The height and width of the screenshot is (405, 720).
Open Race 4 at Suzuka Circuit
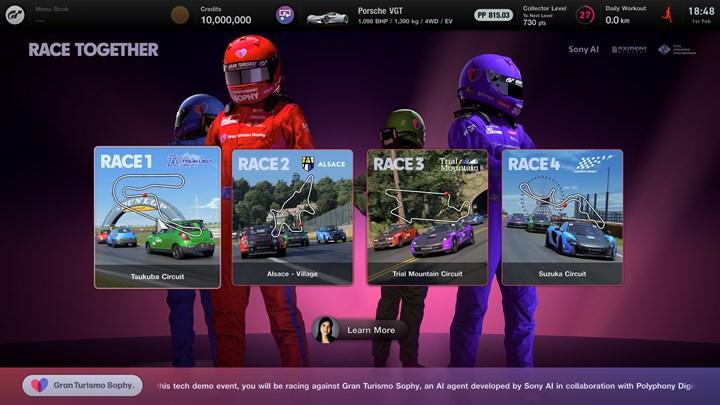(x=561, y=217)
